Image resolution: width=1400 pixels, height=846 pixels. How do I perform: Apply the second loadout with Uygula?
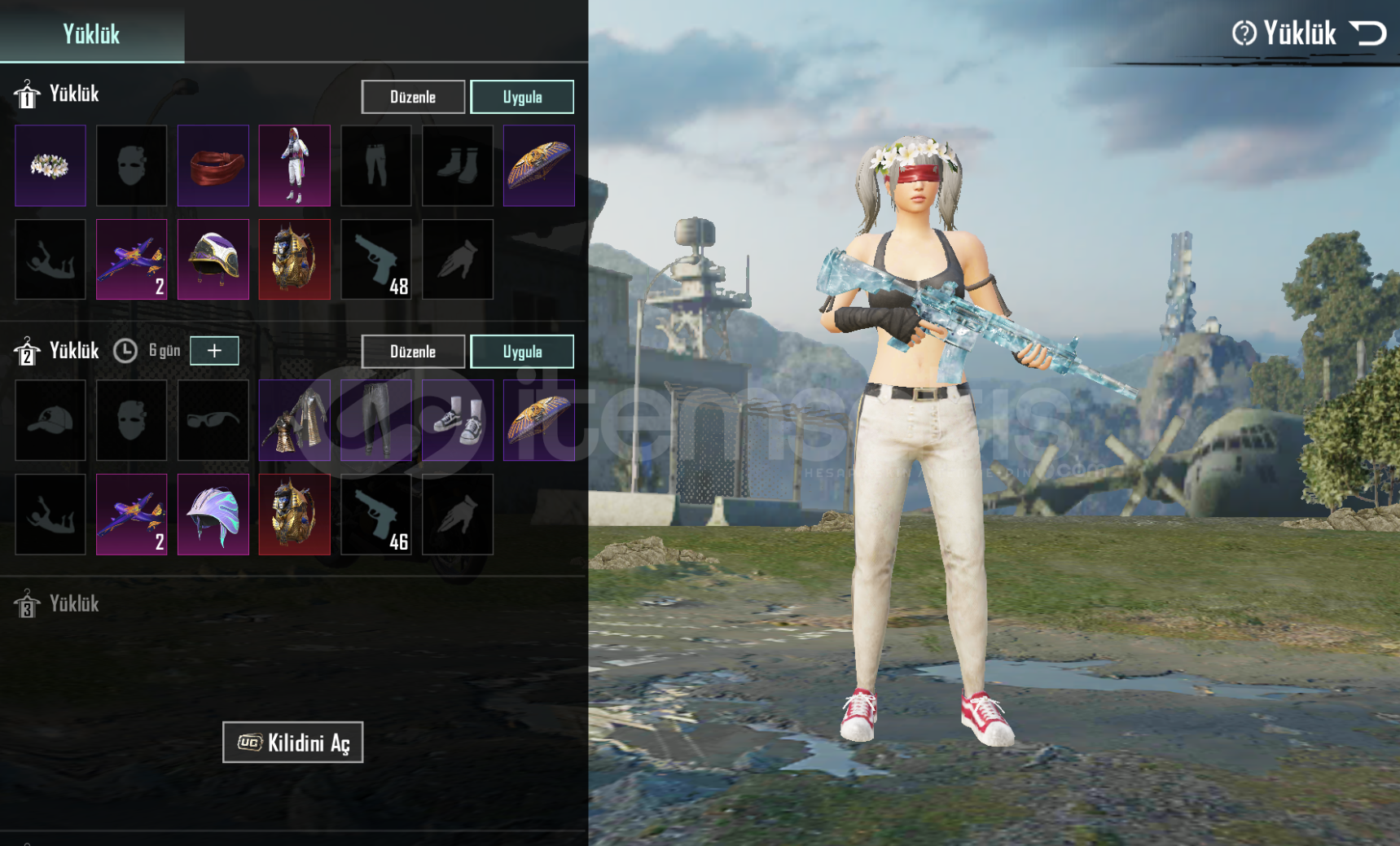click(x=522, y=352)
